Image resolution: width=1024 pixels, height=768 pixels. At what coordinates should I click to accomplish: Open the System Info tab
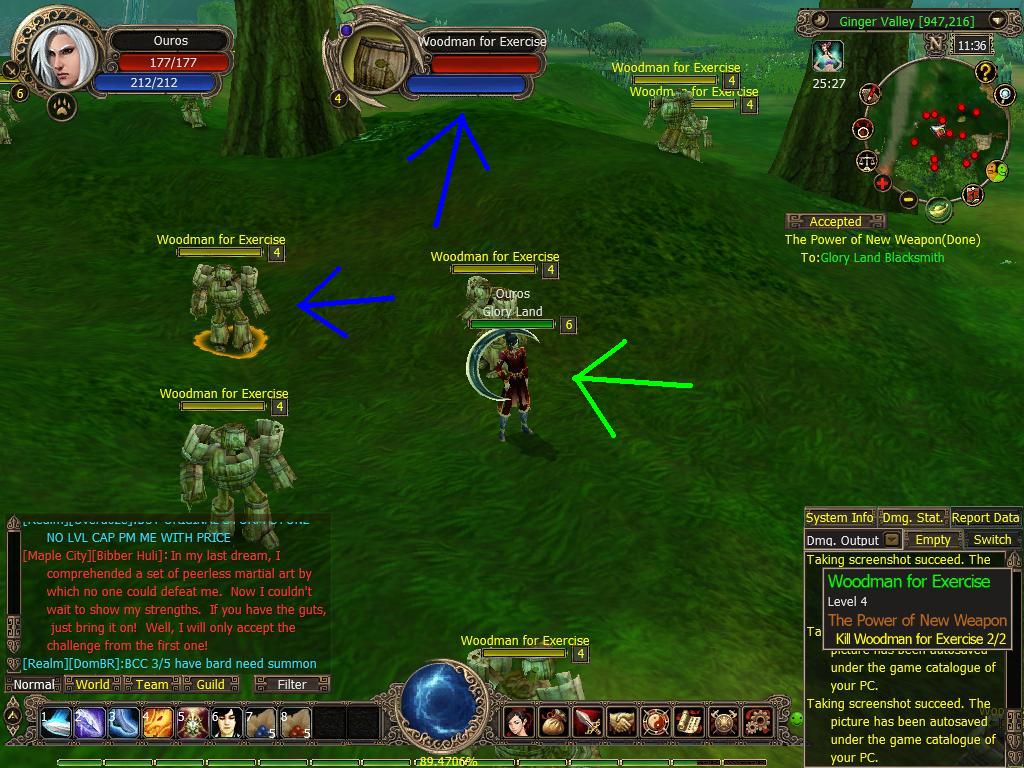(839, 517)
